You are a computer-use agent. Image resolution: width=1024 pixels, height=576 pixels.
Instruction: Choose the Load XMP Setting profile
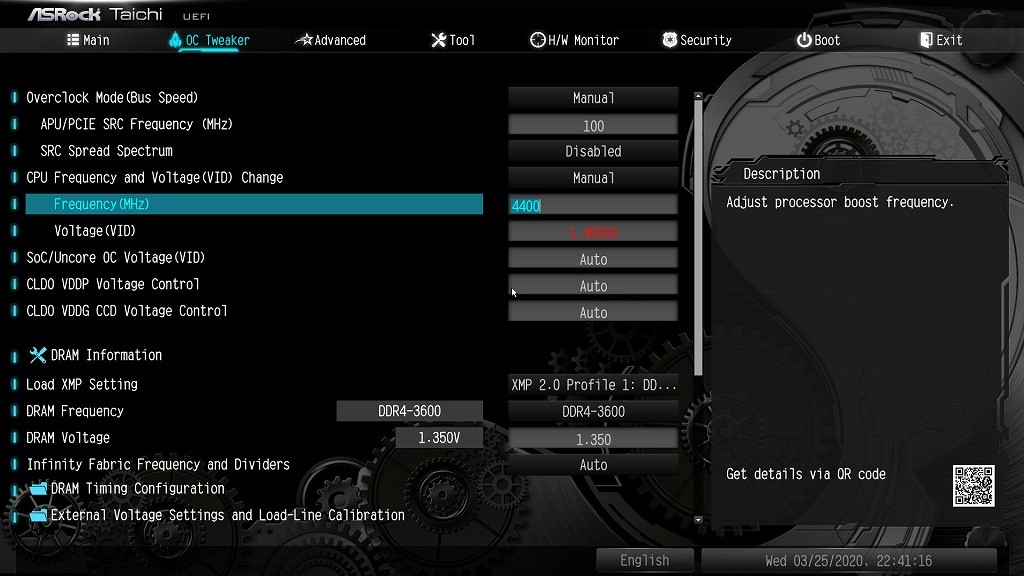pos(593,385)
